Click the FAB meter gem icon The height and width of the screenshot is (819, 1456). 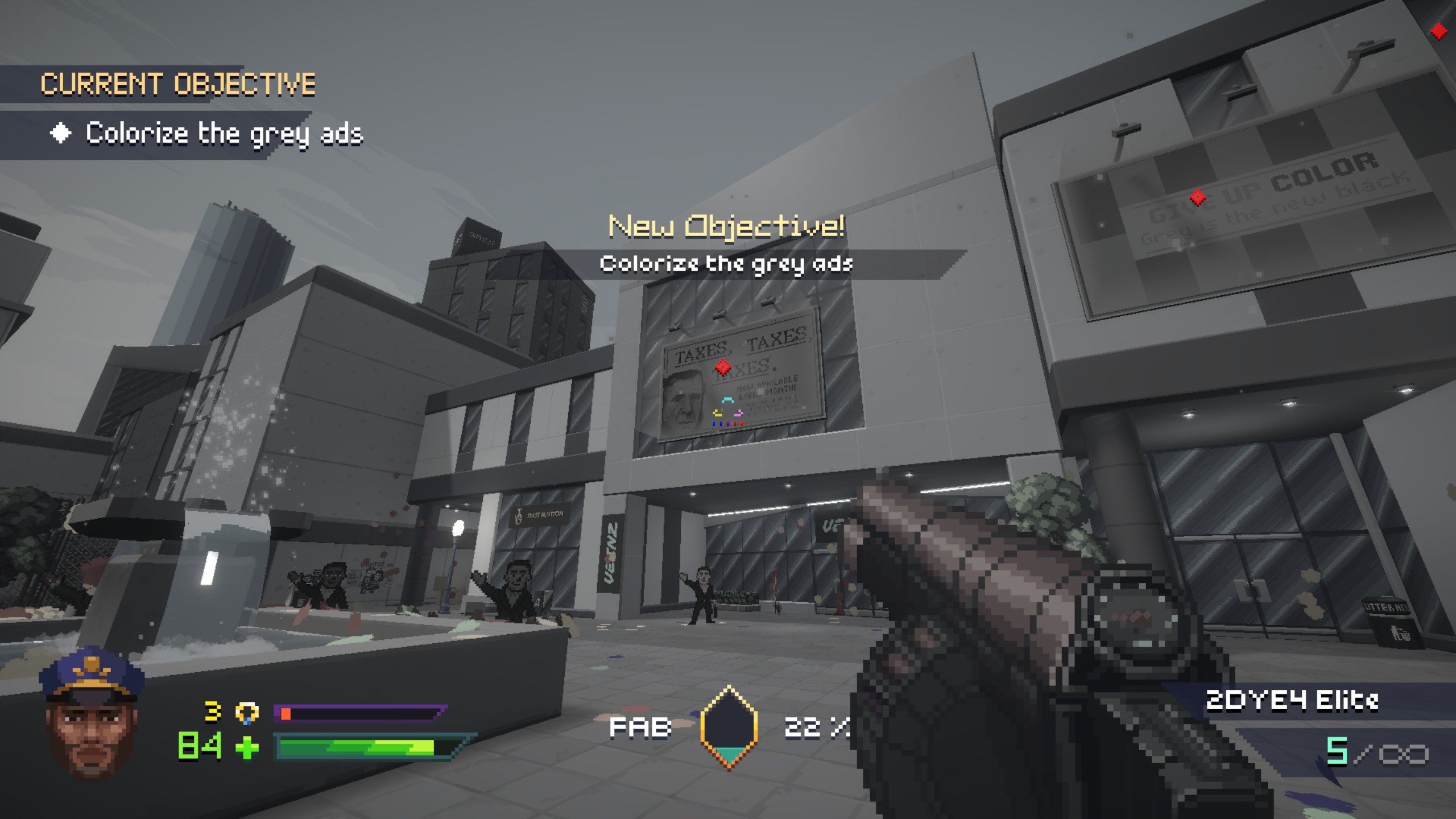pos(729,727)
